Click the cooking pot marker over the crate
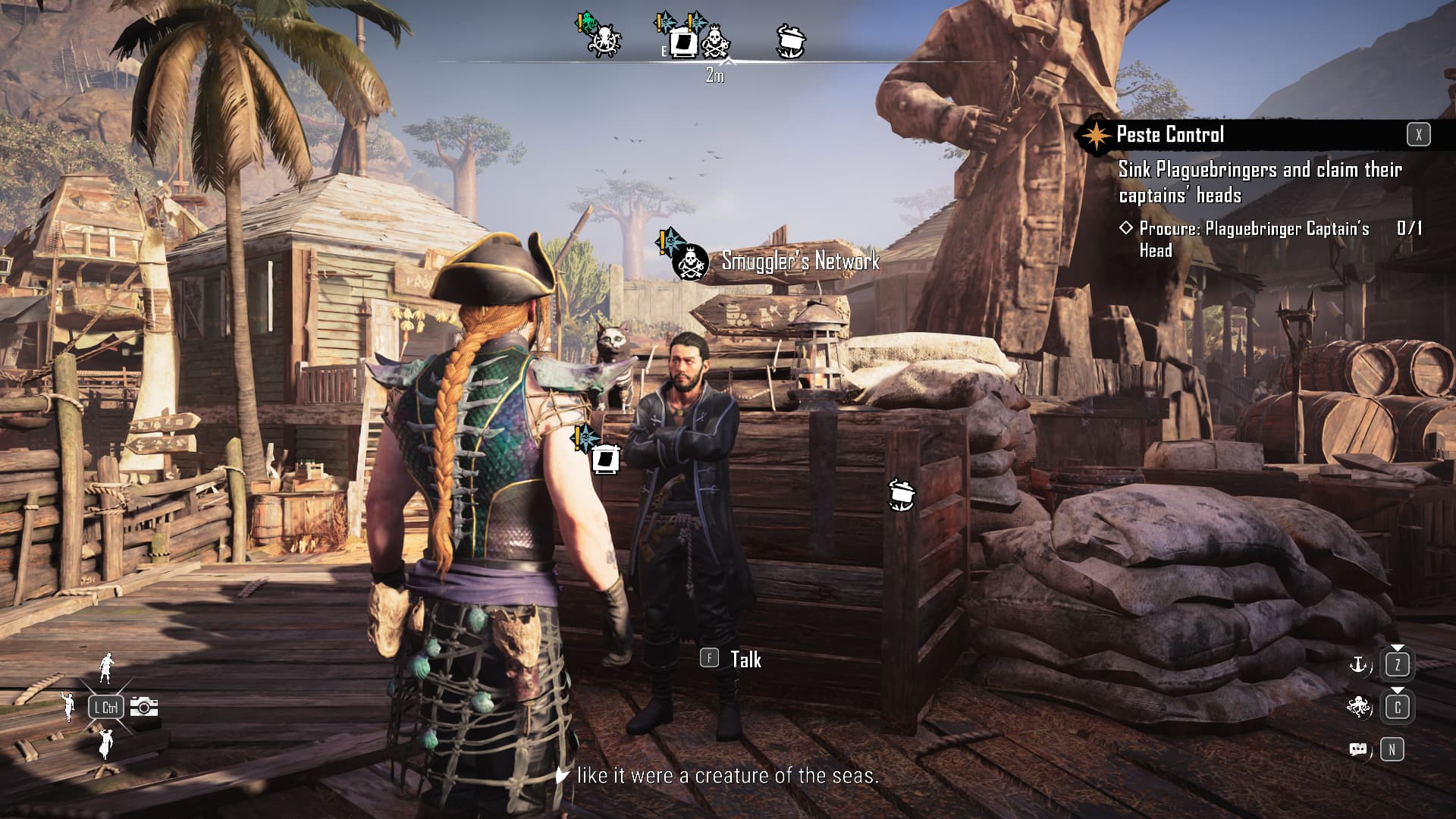 click(x=901, y=494)
